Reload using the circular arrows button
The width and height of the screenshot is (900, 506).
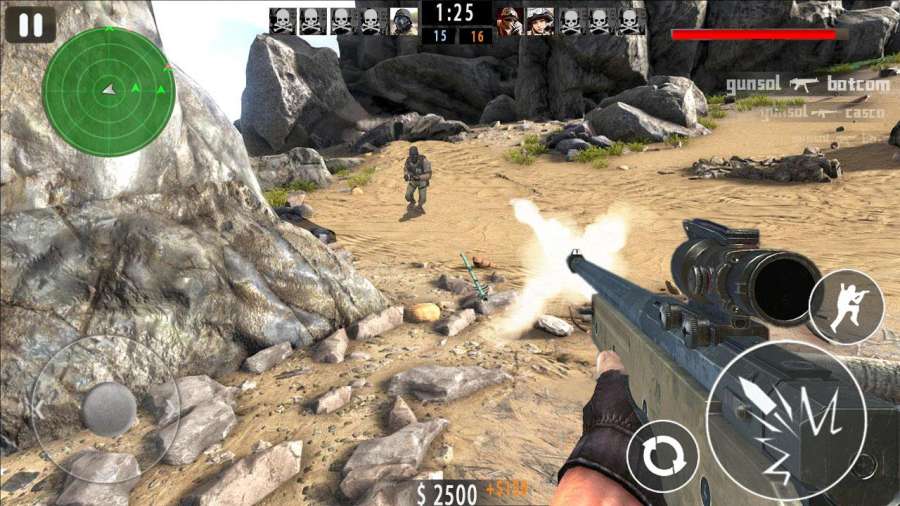pyautogui.click(x=662, y=456)
